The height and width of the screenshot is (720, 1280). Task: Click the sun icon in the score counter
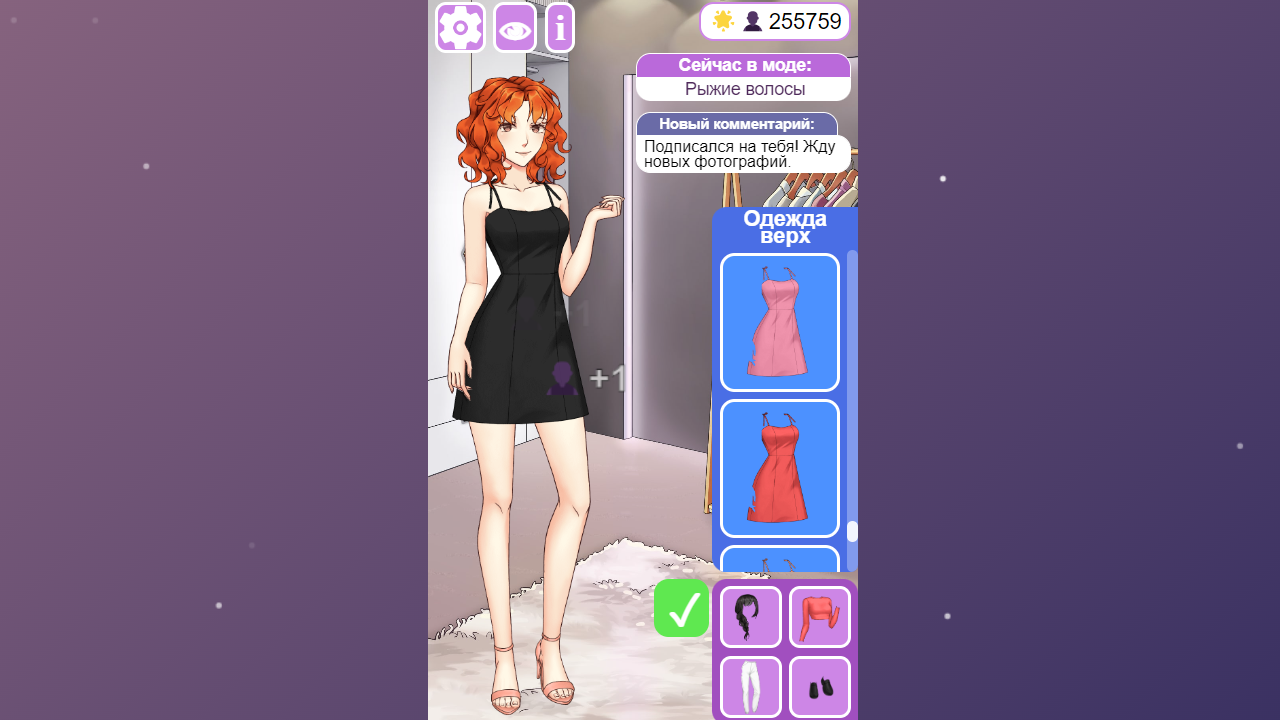[722, 20]
